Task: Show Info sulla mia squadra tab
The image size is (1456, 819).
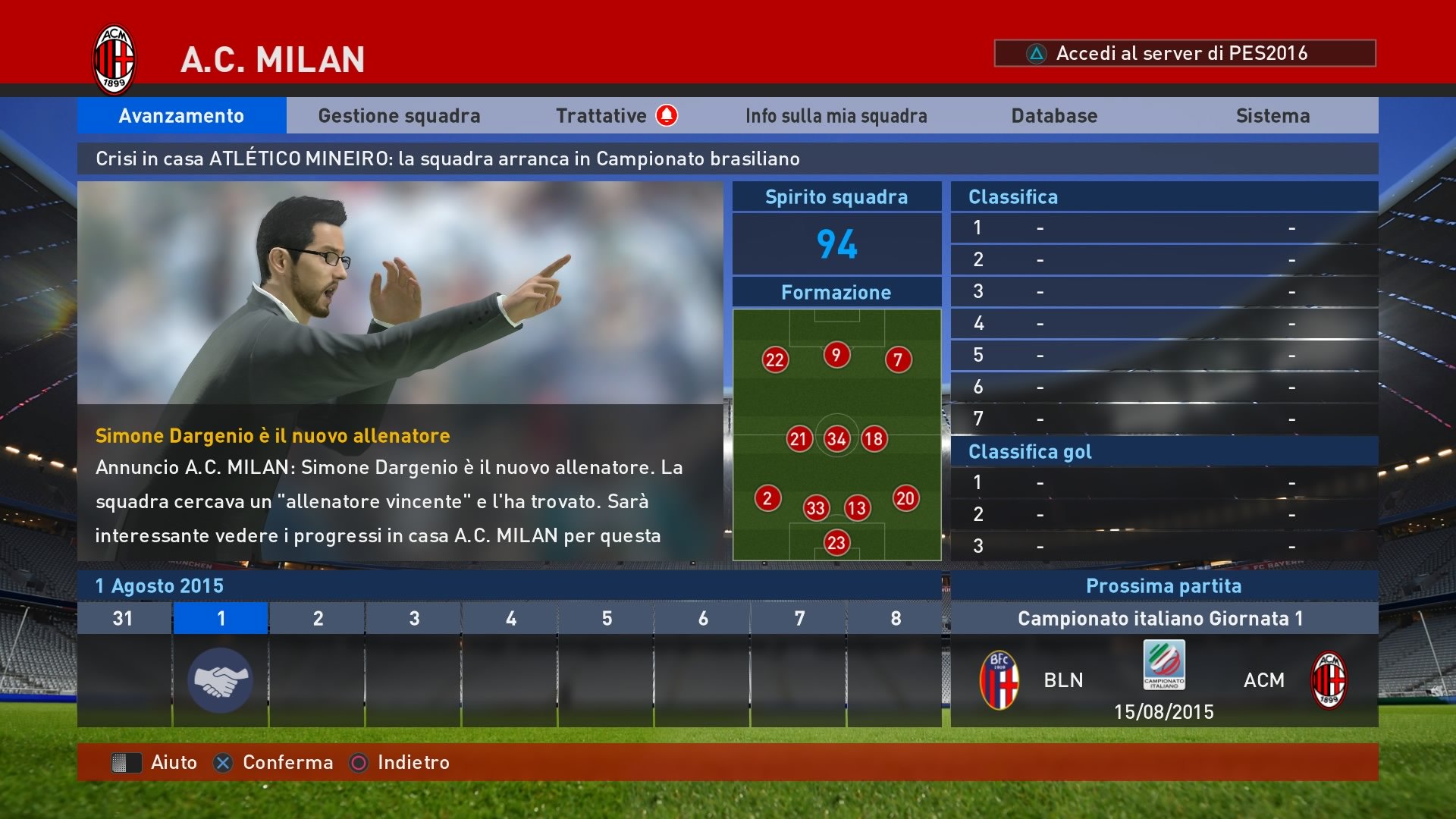Action: (x=836, y=116)
